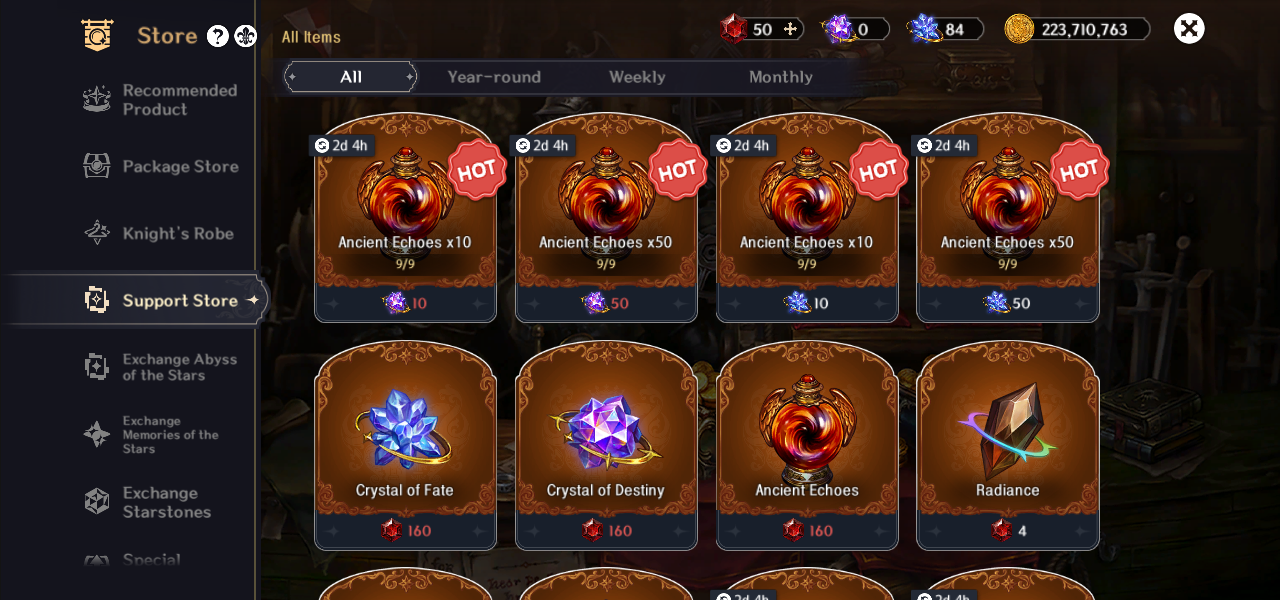Viewport: 1280px width, 600px height.
Task: Go to the Package Store
Action: tap(160, 167)
